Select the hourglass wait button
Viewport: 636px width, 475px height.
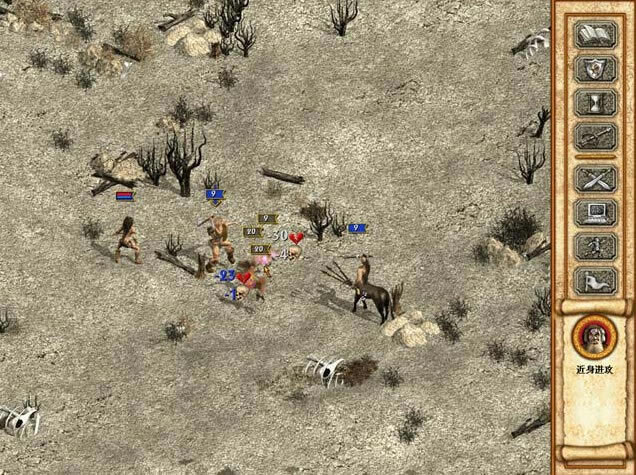pyautogui.click(x=595, y=103)
